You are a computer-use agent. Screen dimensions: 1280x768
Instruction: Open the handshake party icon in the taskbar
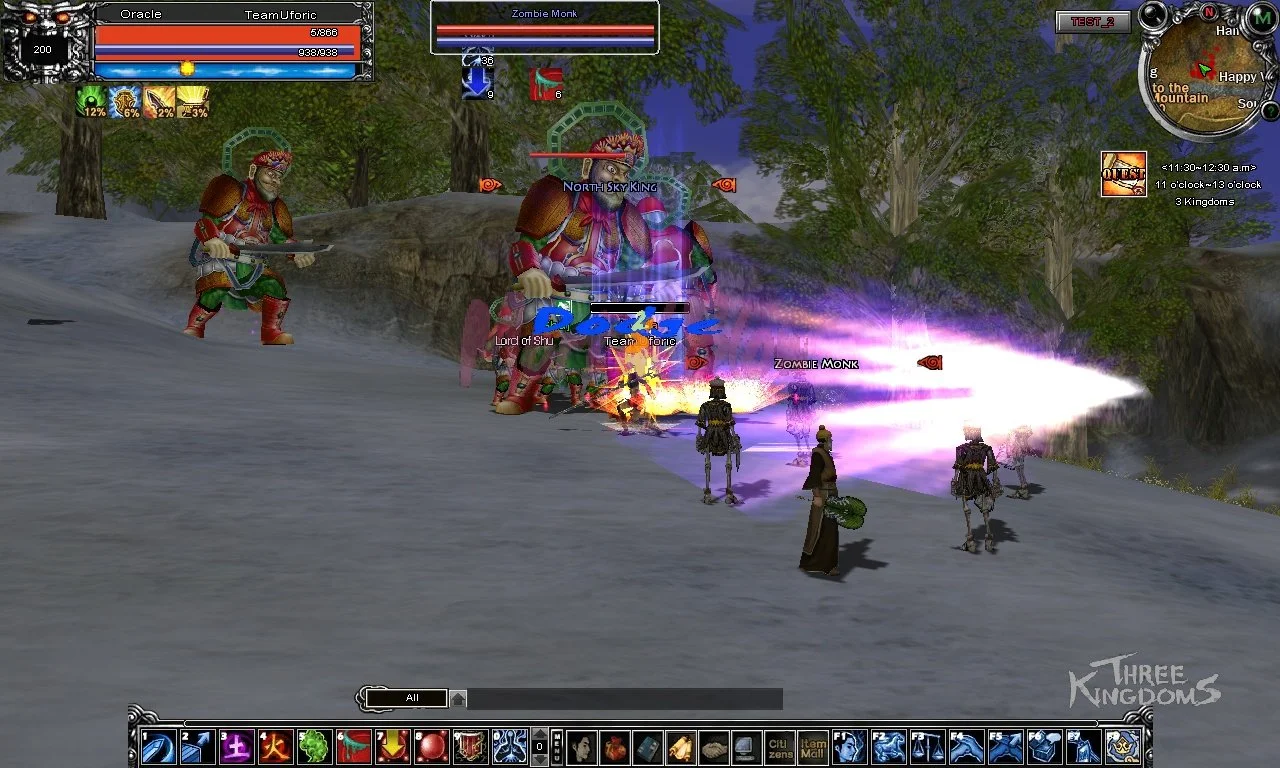point(714,745)
